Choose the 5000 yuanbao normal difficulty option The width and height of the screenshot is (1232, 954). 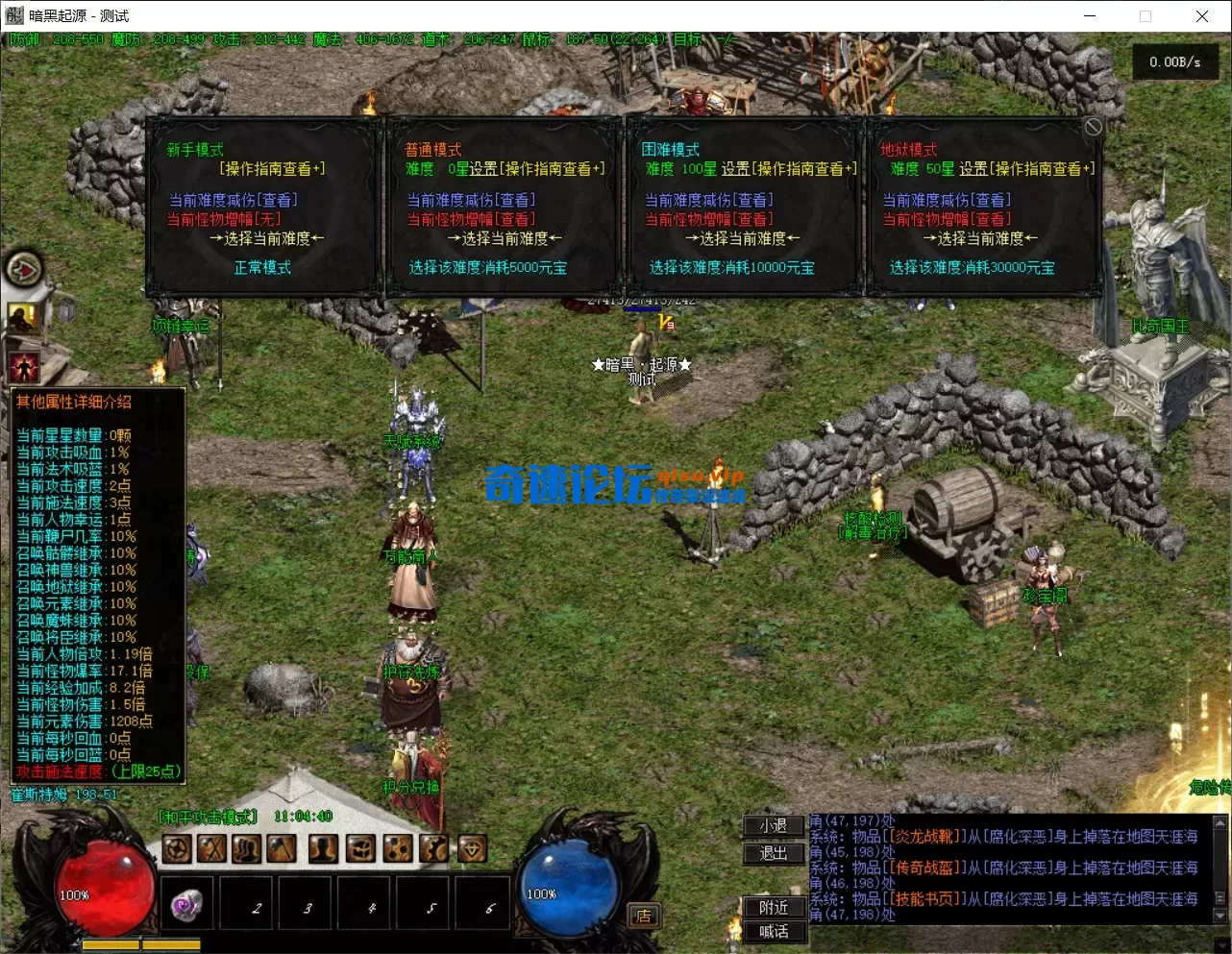tap(487, 268)
